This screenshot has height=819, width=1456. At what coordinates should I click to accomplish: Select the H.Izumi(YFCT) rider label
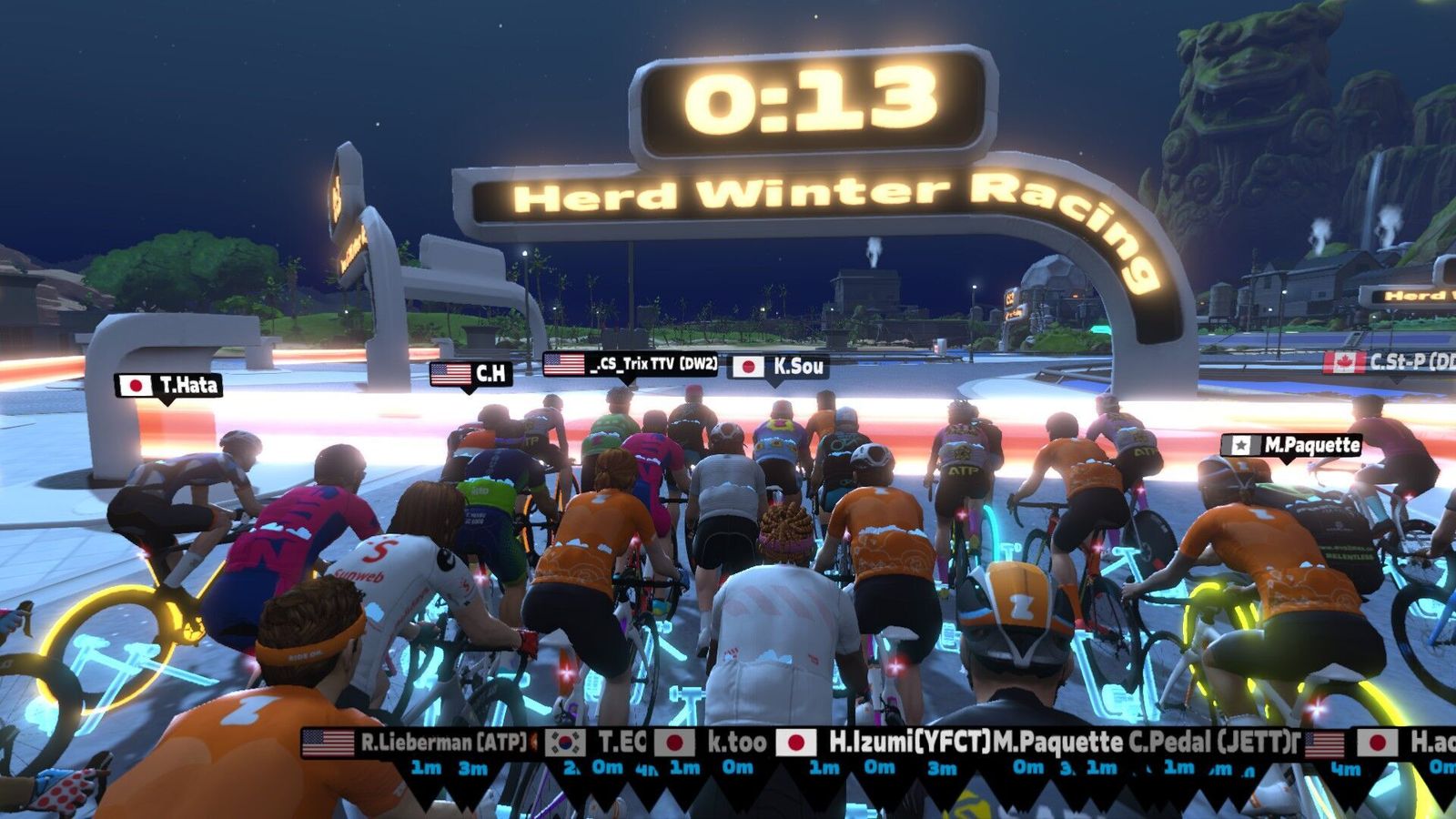point(885,743)
